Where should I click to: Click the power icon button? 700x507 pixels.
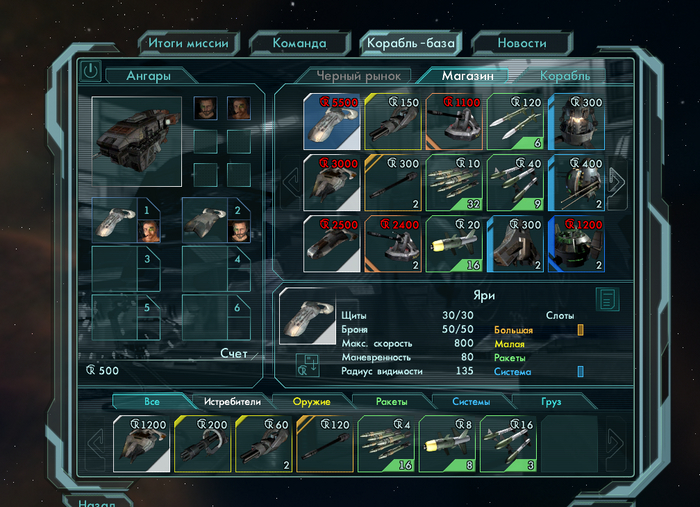(x=91, y=72)
